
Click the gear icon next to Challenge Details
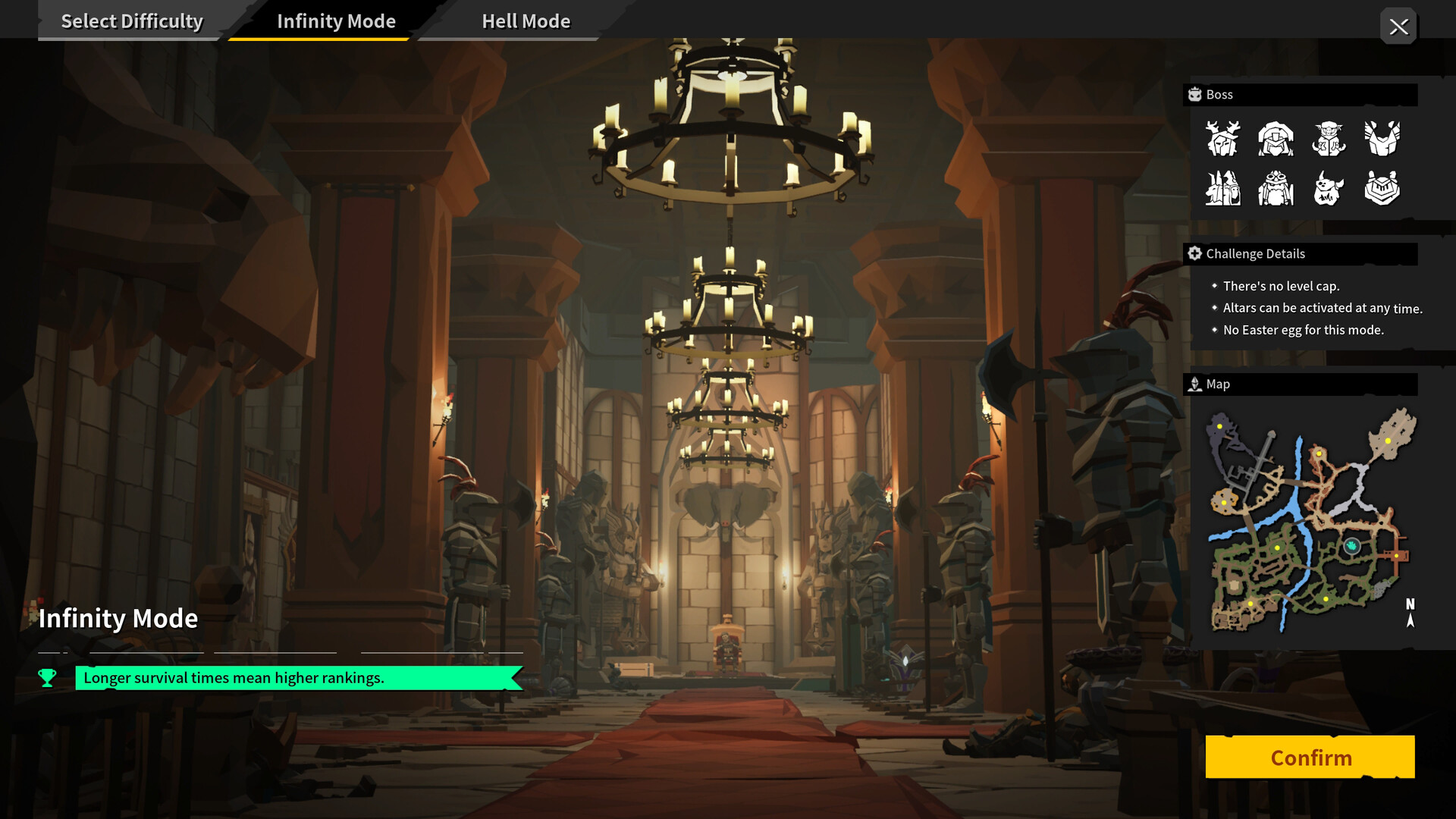pos(1195,253)
